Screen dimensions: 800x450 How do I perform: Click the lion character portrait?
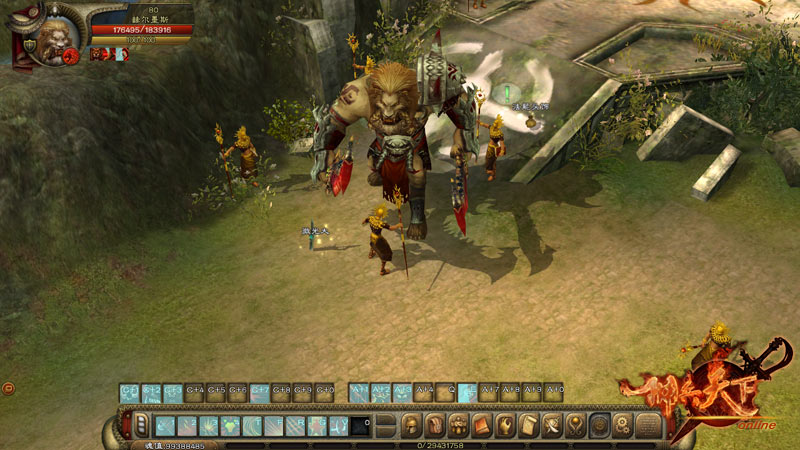point(52,40)
